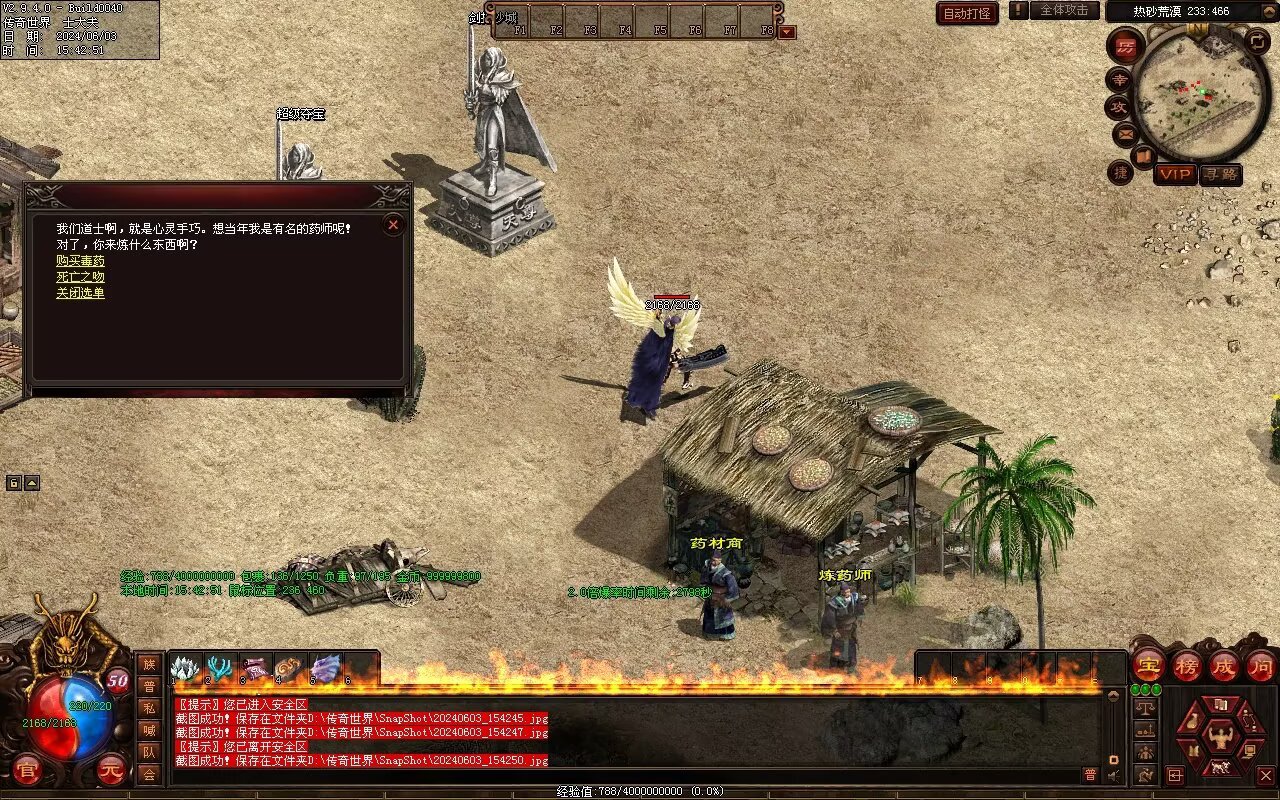Activate 寻路 pathfinding button
The image size is (1280, 800).
click(1220, 174)
